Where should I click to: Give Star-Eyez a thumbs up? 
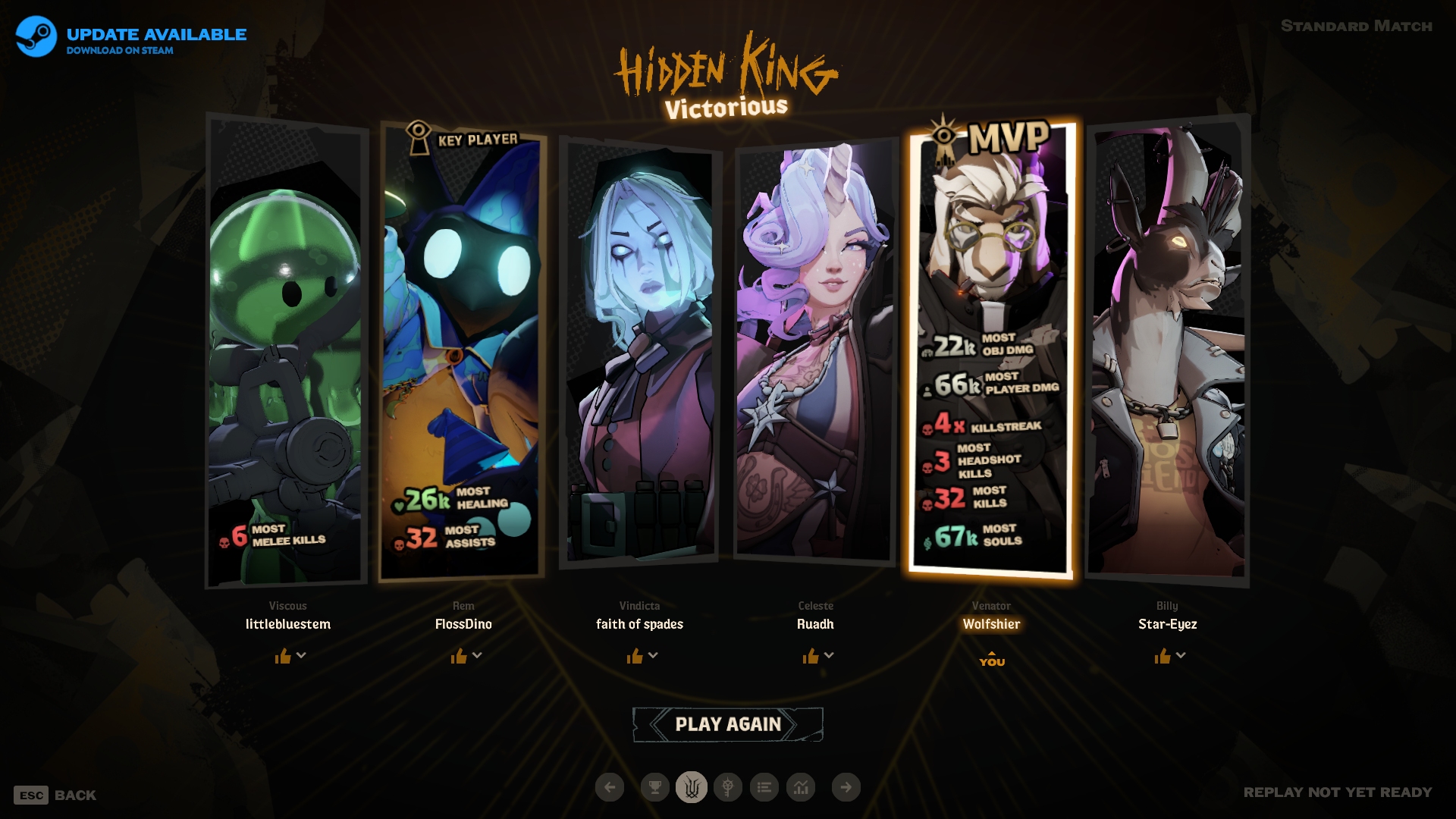pos(1163,656)
